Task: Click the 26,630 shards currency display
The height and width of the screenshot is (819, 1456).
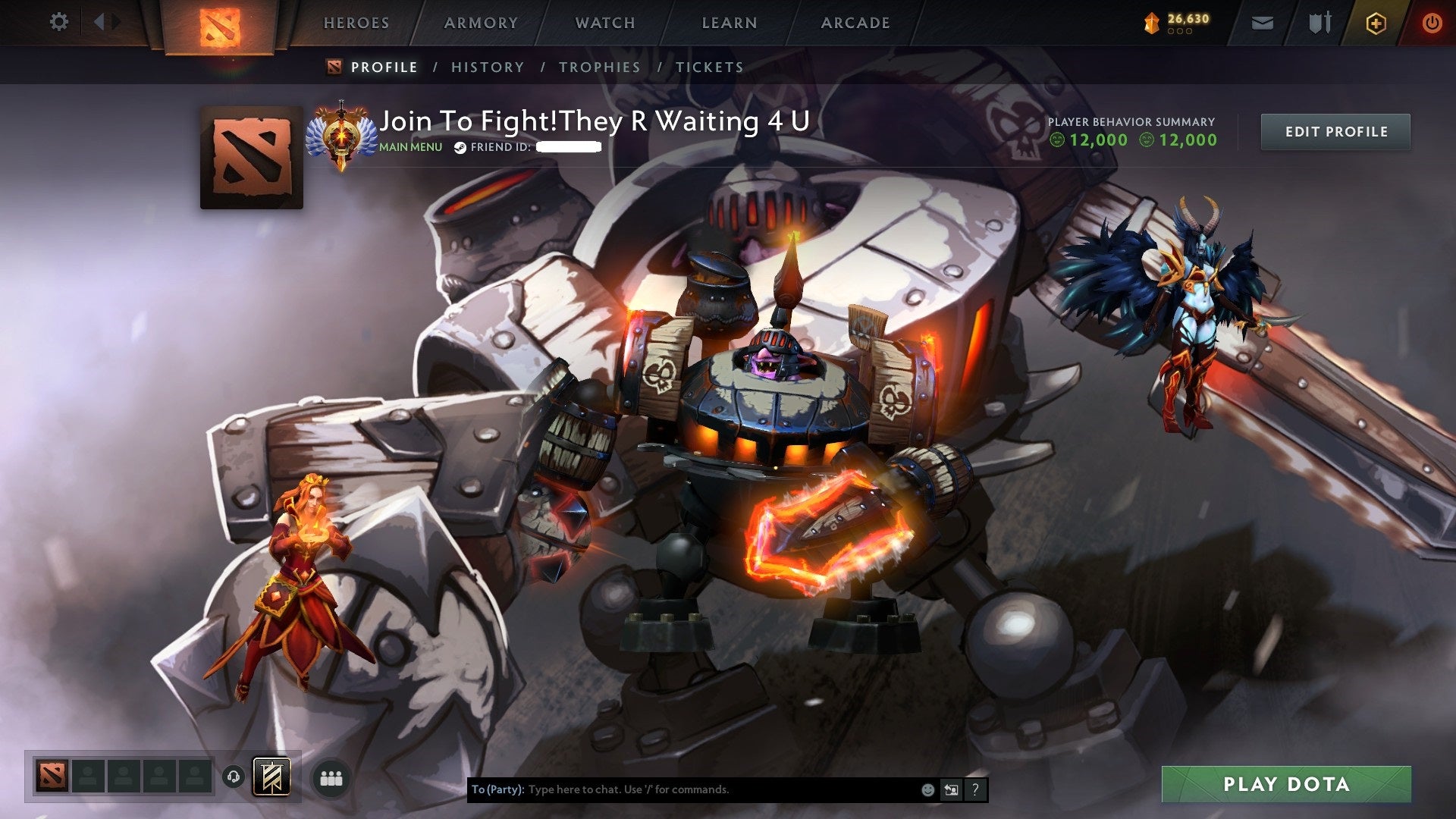Action: 1178,22
